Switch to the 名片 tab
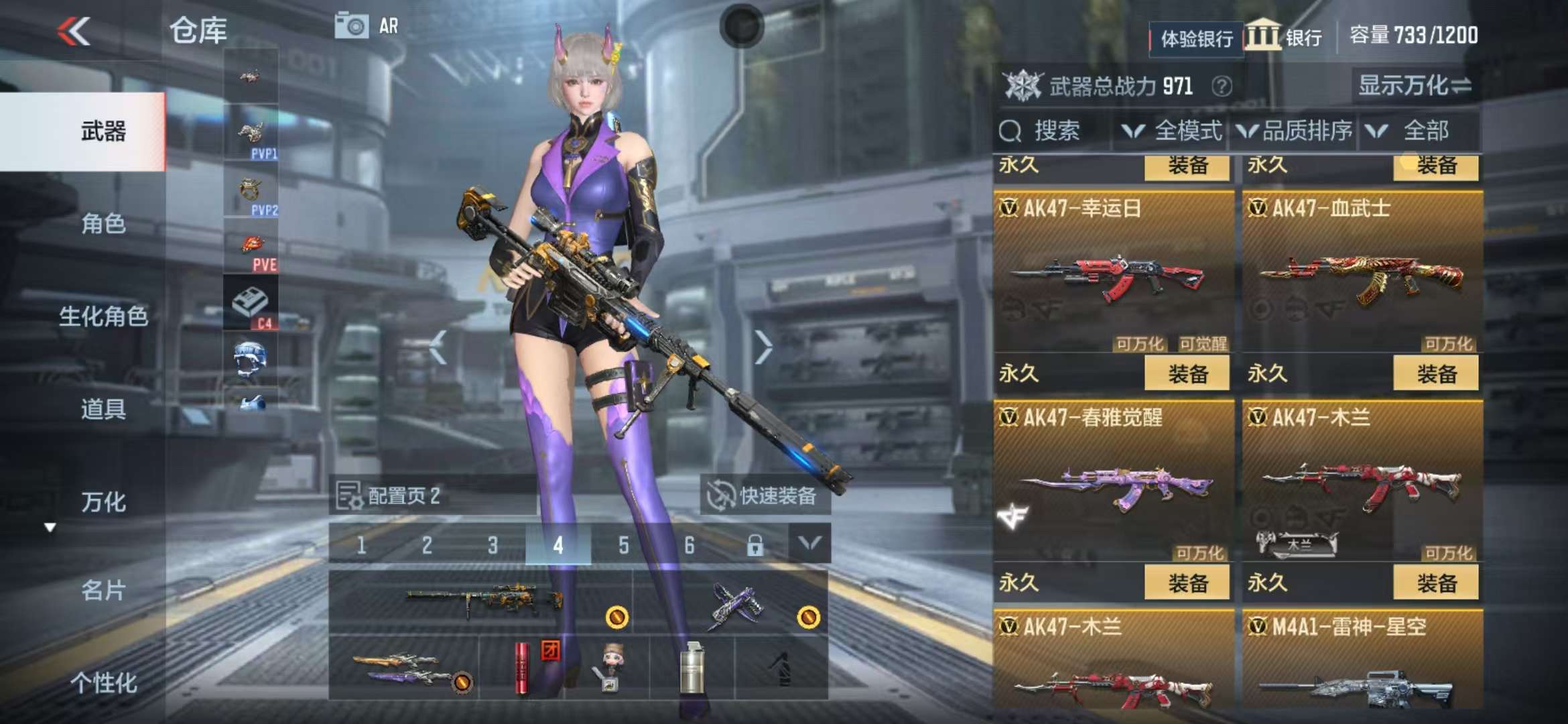 [x=103, y=591]
